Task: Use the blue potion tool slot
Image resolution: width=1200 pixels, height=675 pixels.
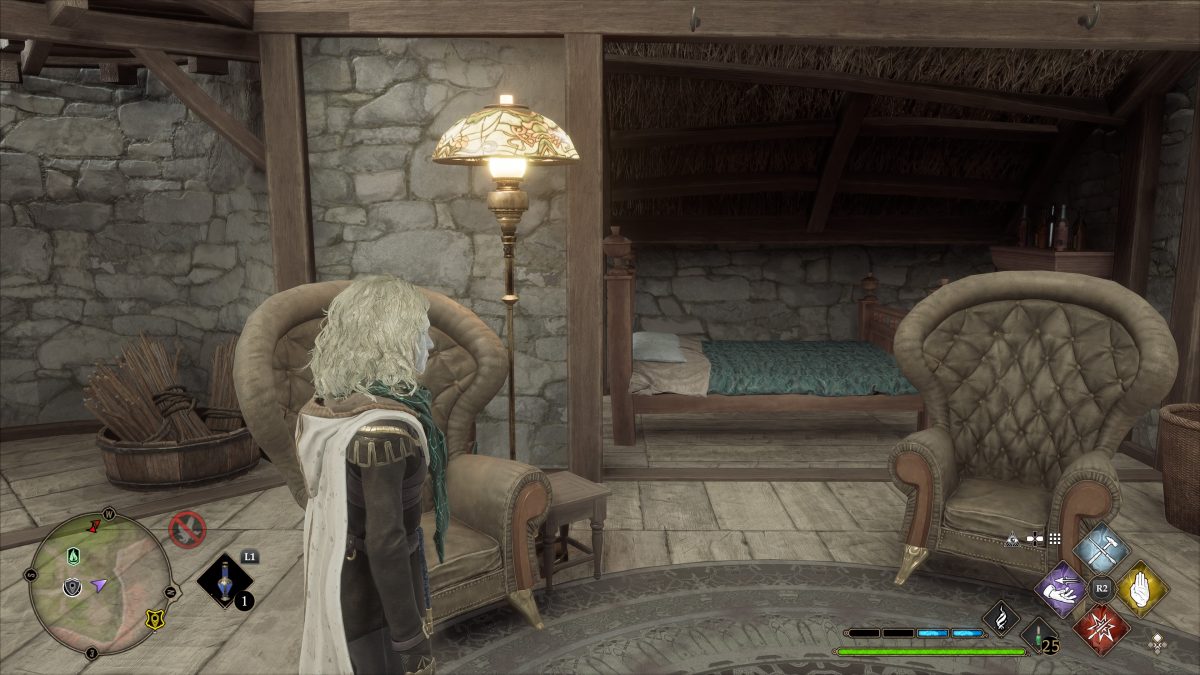Action: tap(223, 580)
